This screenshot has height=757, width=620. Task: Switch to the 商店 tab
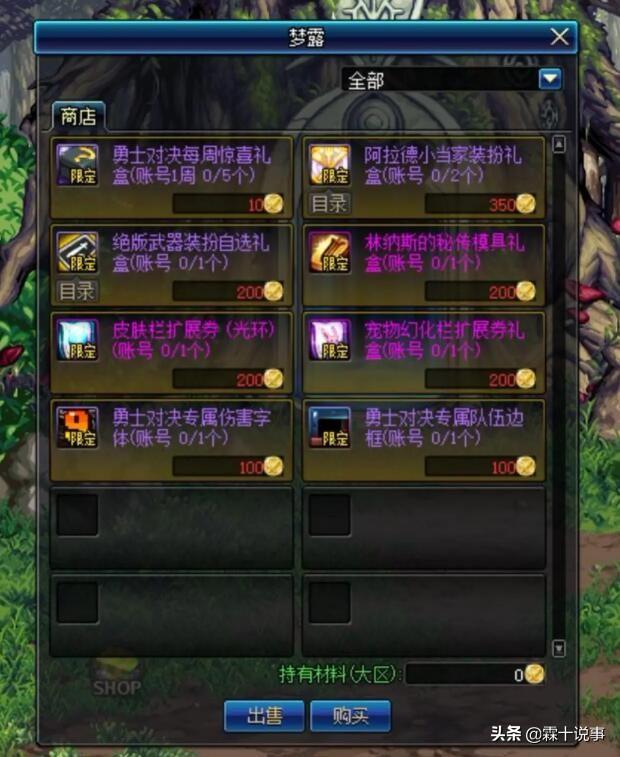[x=78, y=115]
